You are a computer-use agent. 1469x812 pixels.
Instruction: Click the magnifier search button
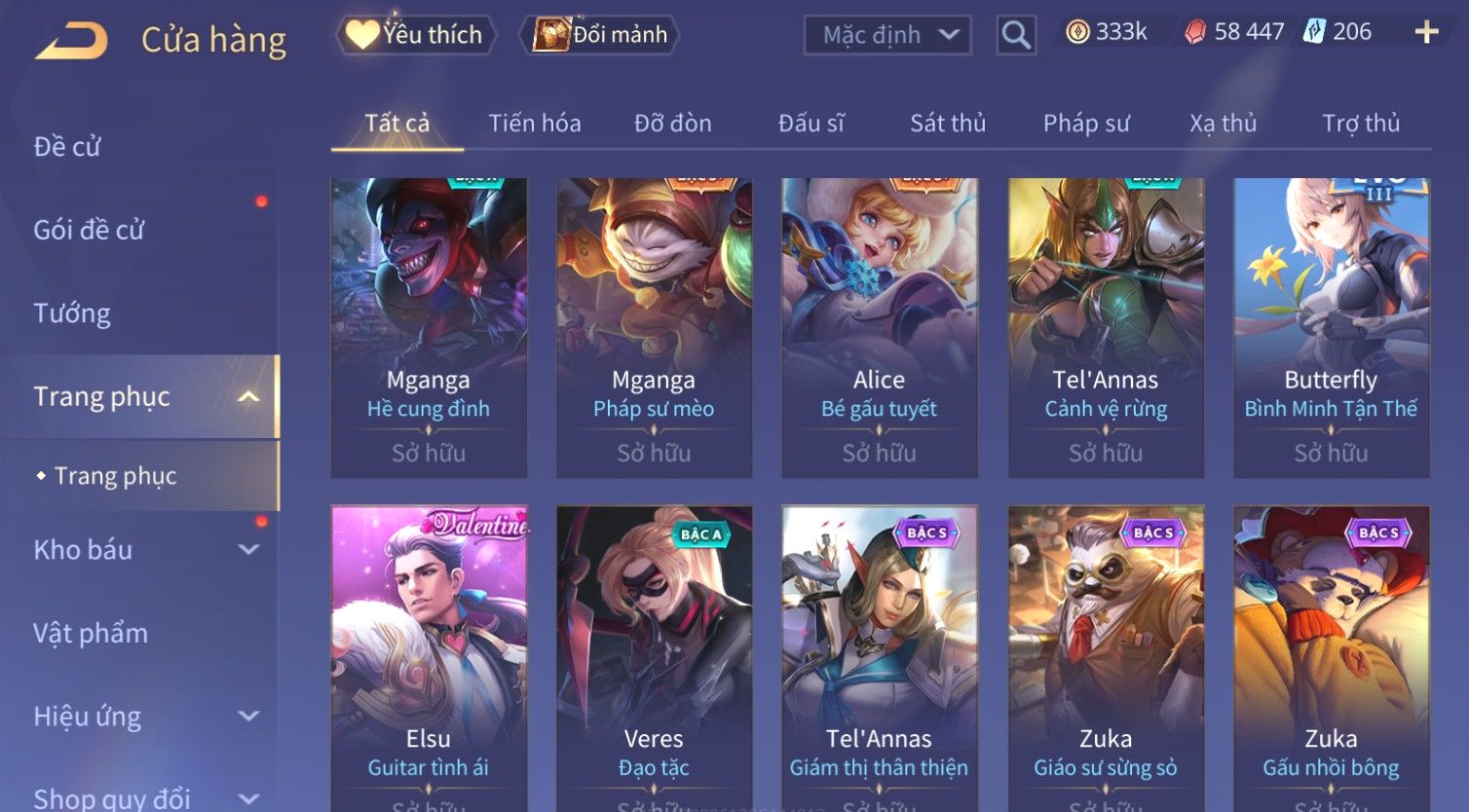coord(1015,35)
